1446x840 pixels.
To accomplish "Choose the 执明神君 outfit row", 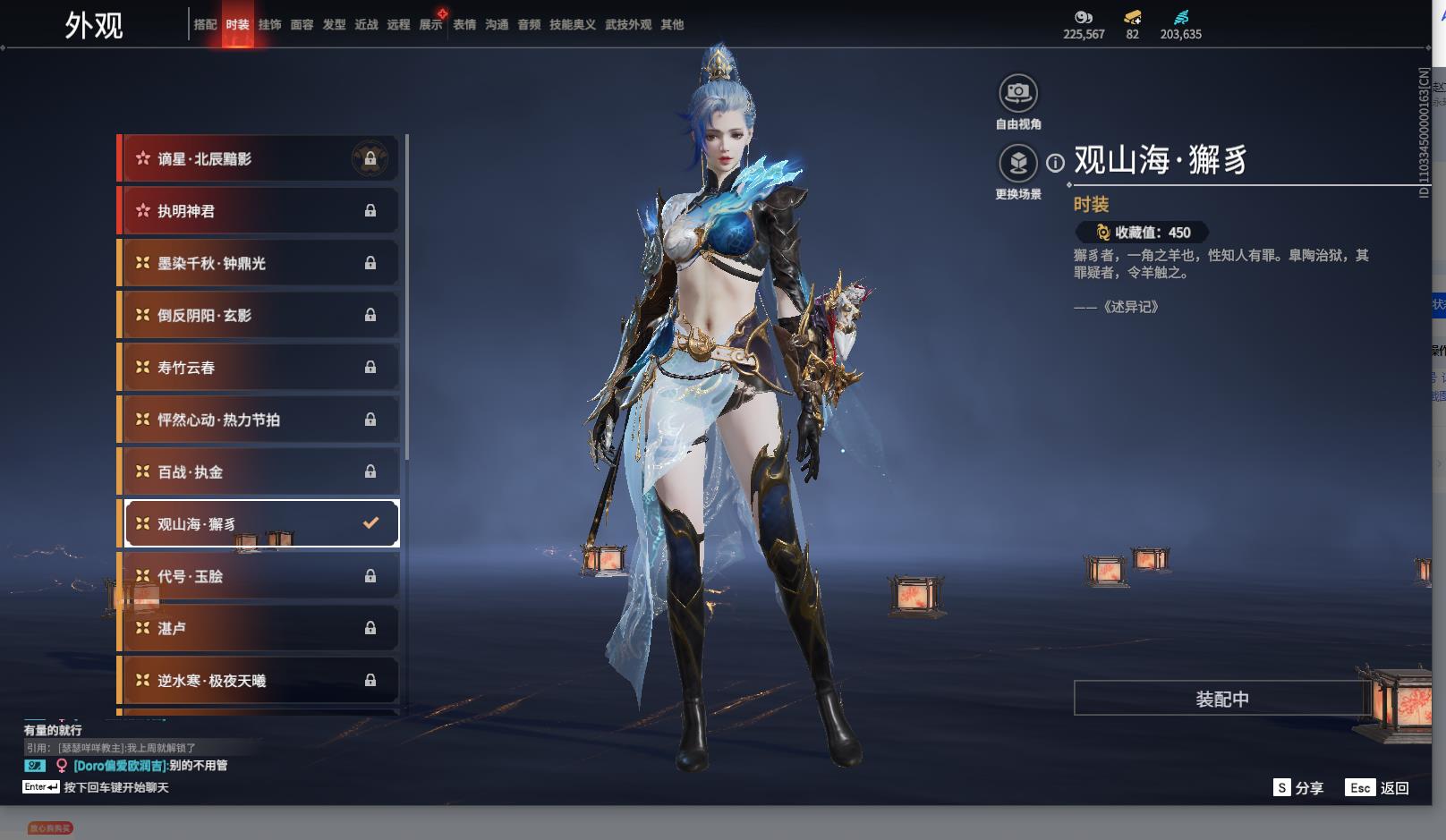I will [x=259, y=211].
